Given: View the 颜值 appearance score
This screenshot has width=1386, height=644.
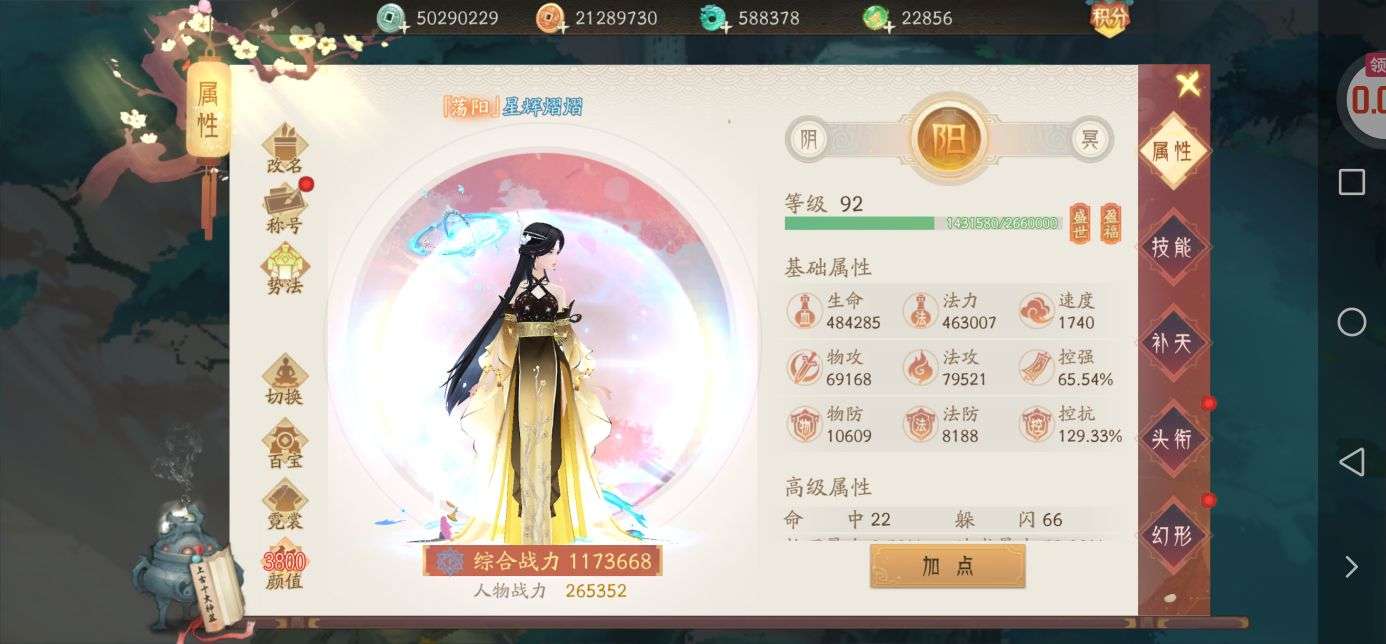Looking at the screenshot, I should tap(284, 568).
